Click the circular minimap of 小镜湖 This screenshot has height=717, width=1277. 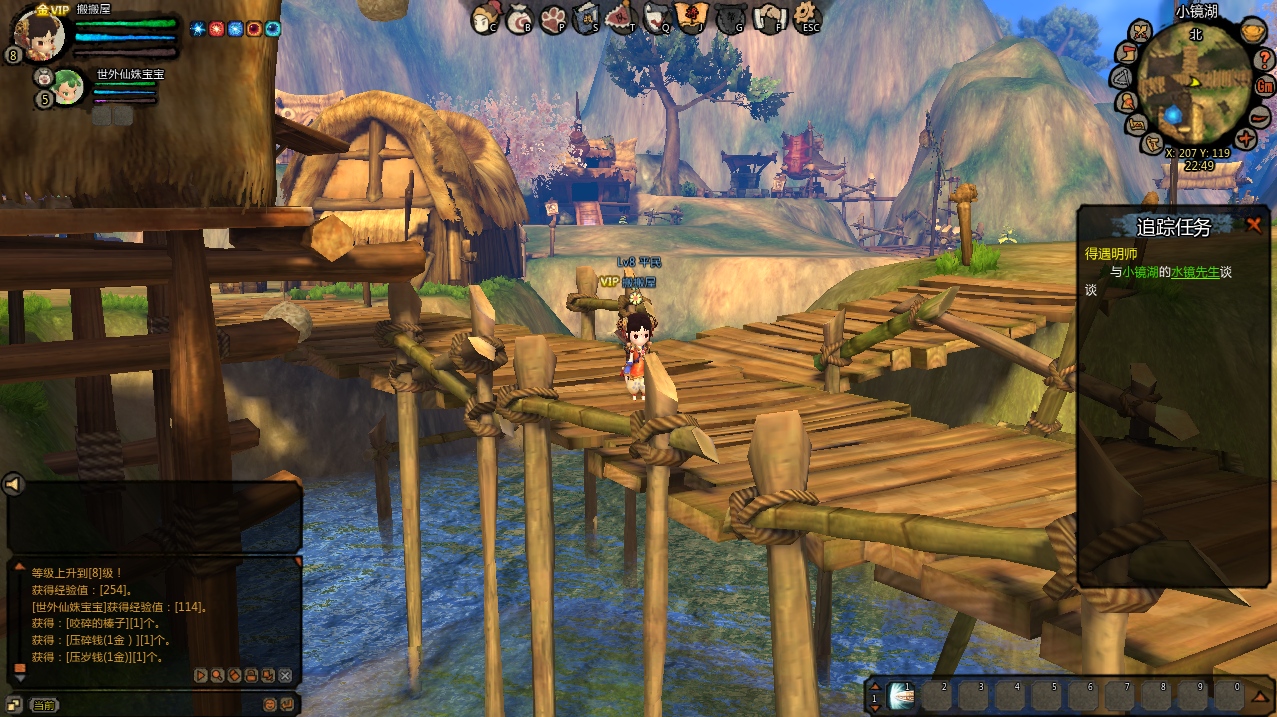[1192, 83]
